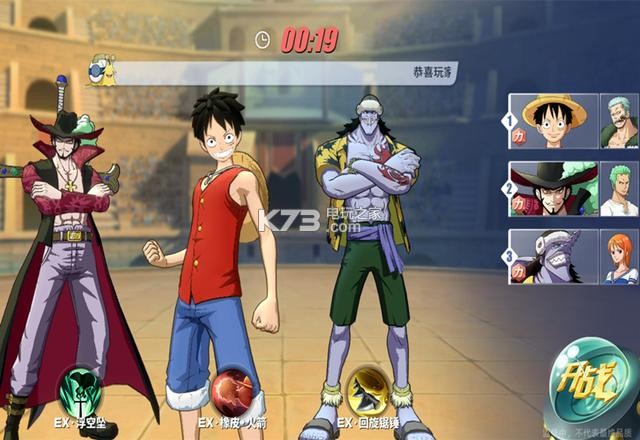Choose Smoker's support portrait in slot 1
This screenshot has width=640, height=440.
(619, 121)
